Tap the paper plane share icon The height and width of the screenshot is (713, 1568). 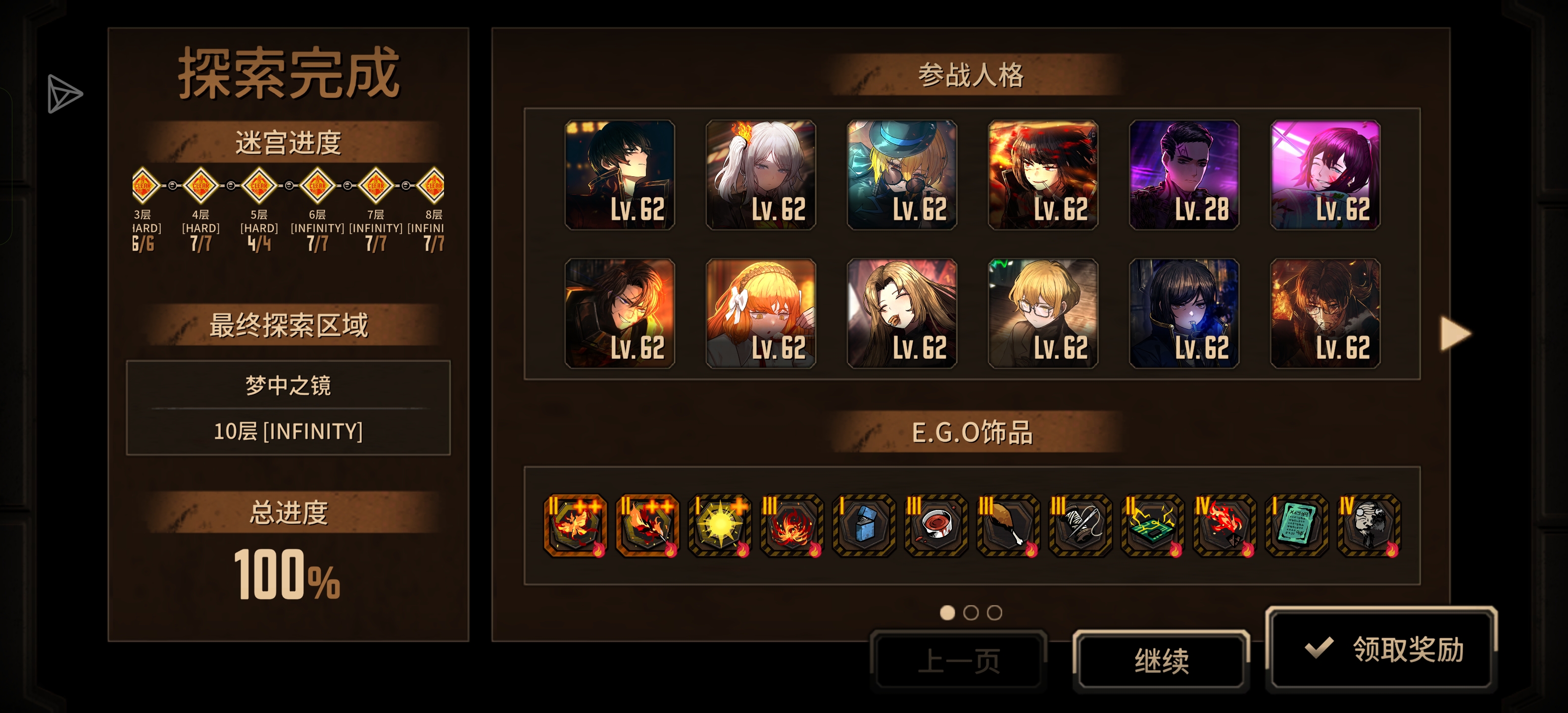pos(64,94)
